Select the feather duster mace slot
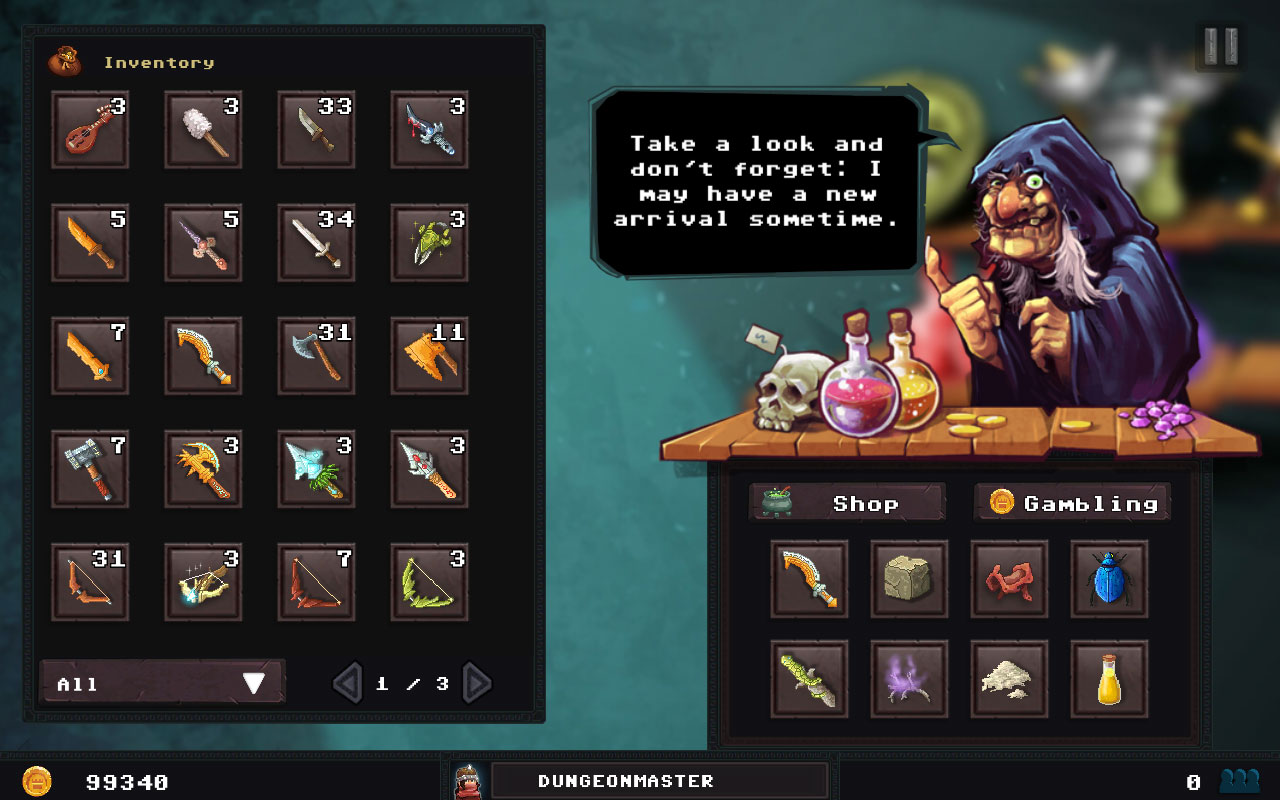The height and width of the screenshot is (800, 1280). [x=203, y=130]
